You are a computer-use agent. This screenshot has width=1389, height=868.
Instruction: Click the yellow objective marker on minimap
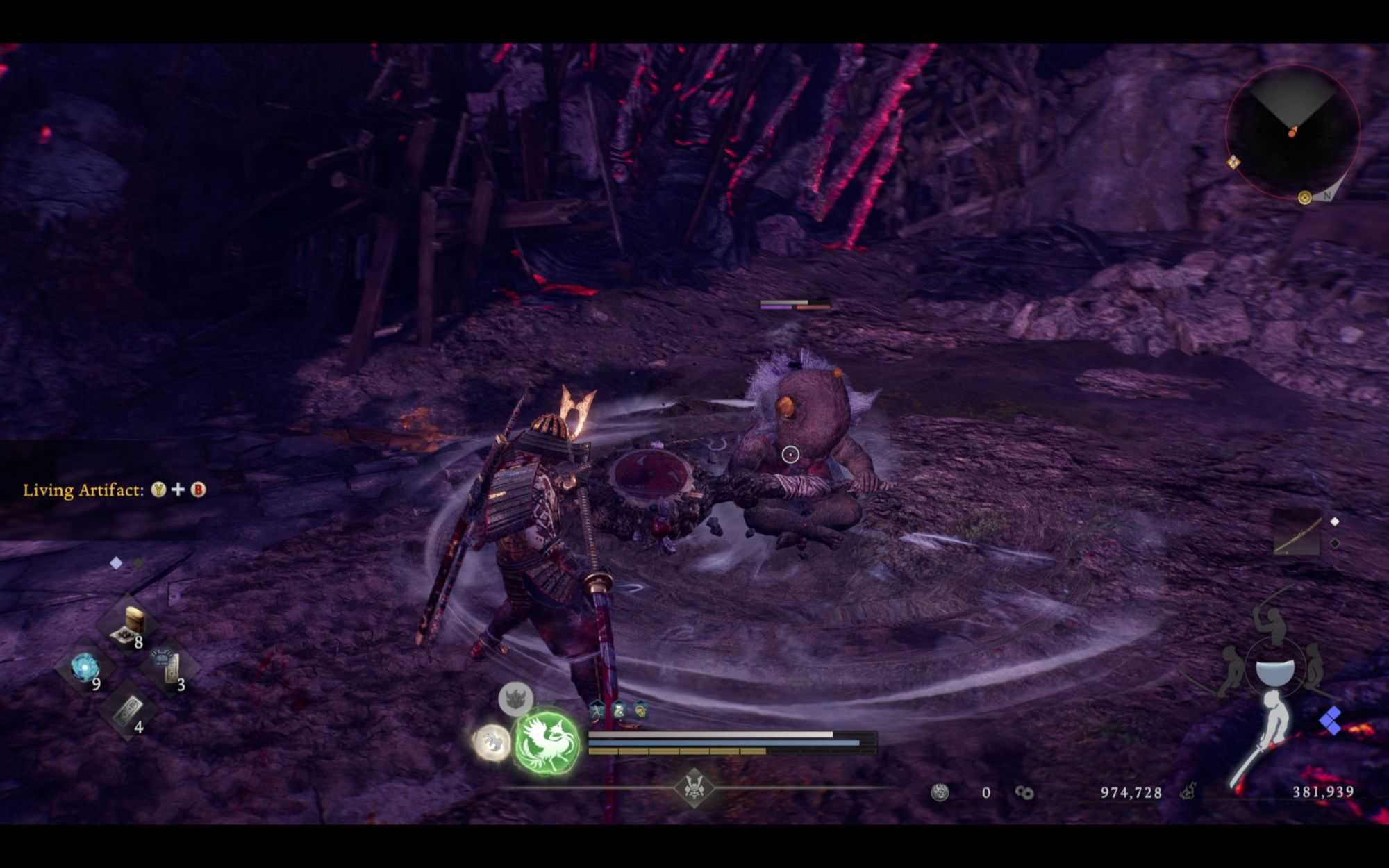click(x=1304, y=198)
